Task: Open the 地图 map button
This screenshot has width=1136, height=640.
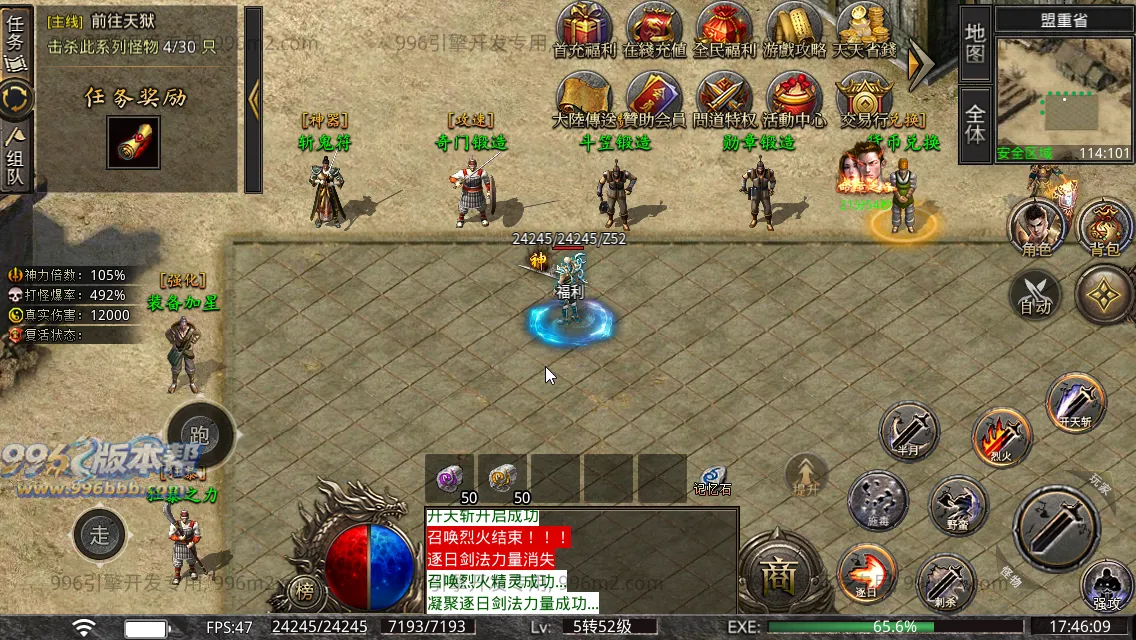Action: 975,43
